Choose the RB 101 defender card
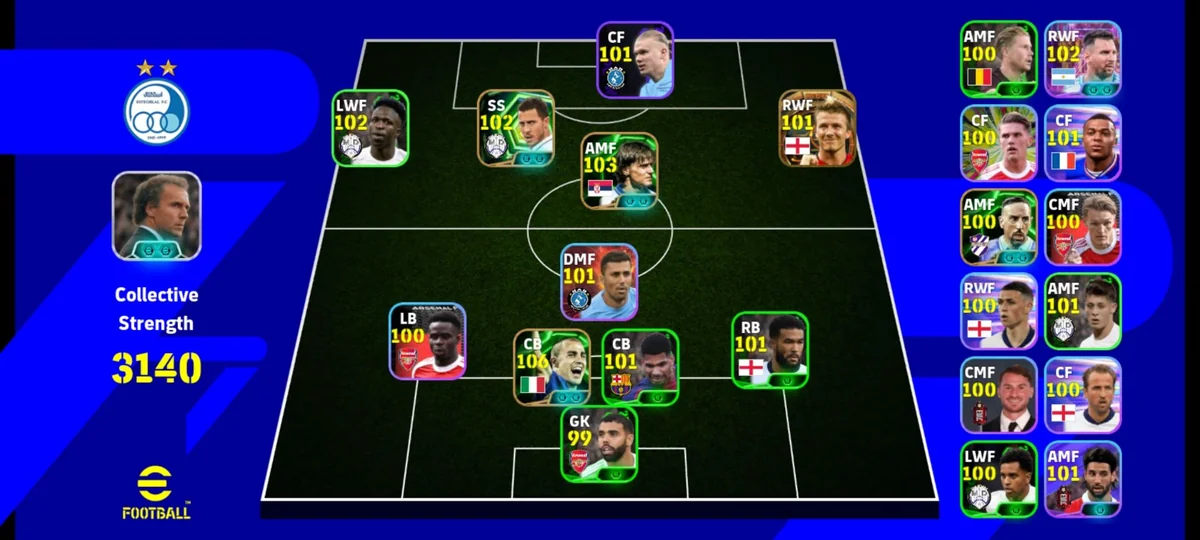Screen dimensions: 1200x540 (770, 349)
